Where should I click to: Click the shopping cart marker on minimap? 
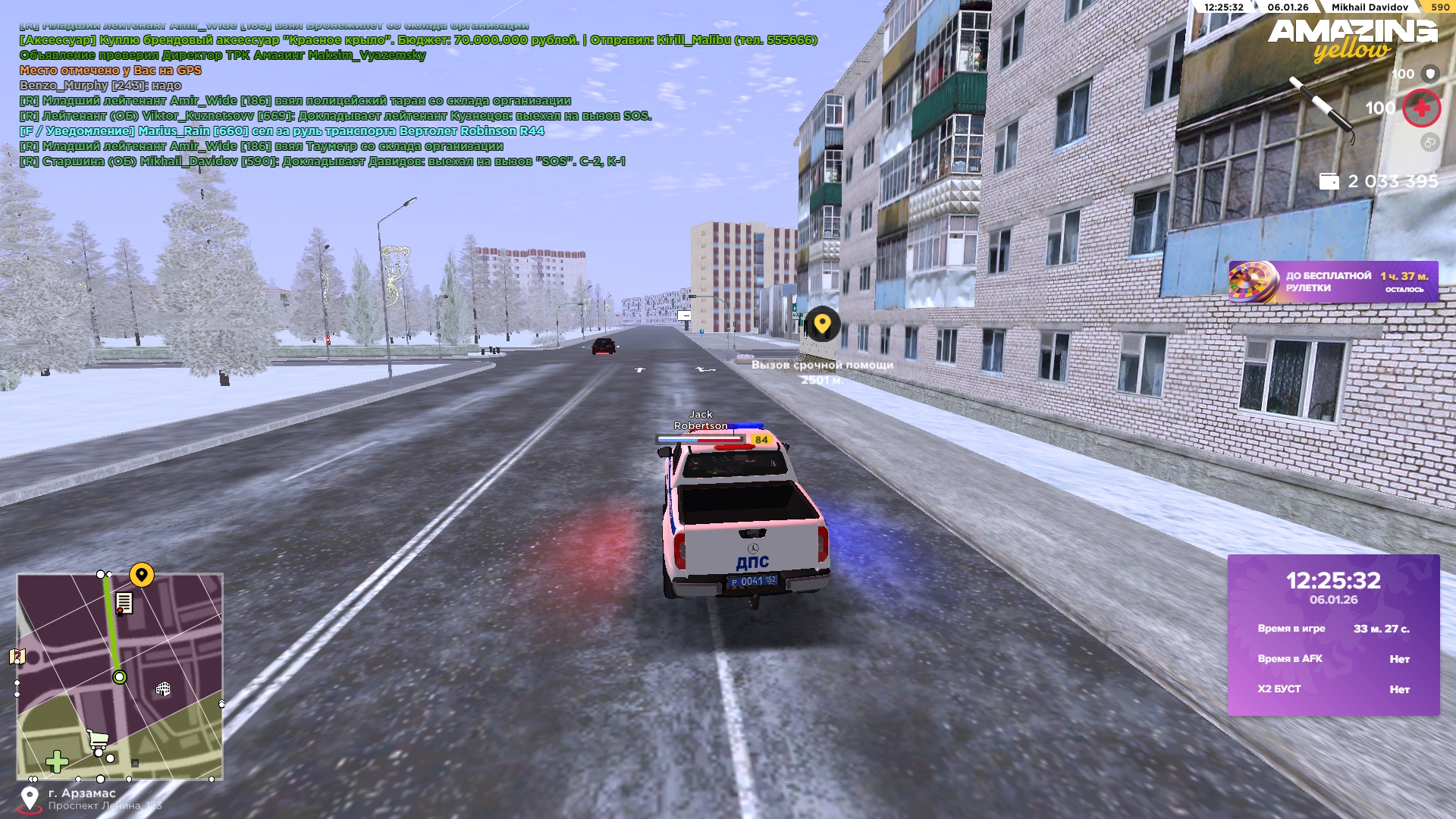coord(97,739)
